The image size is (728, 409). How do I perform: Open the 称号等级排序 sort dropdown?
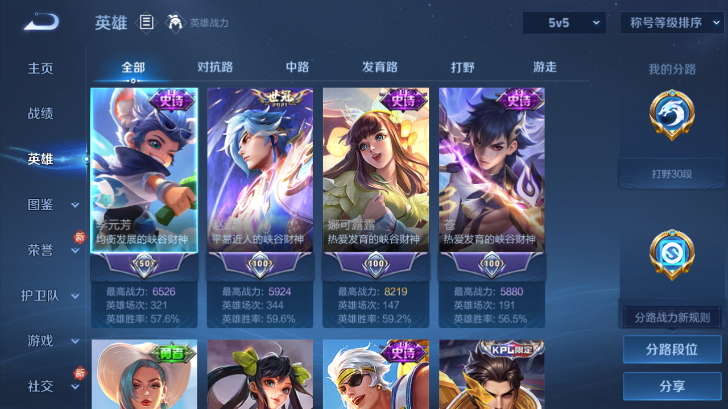click(672, 22)
